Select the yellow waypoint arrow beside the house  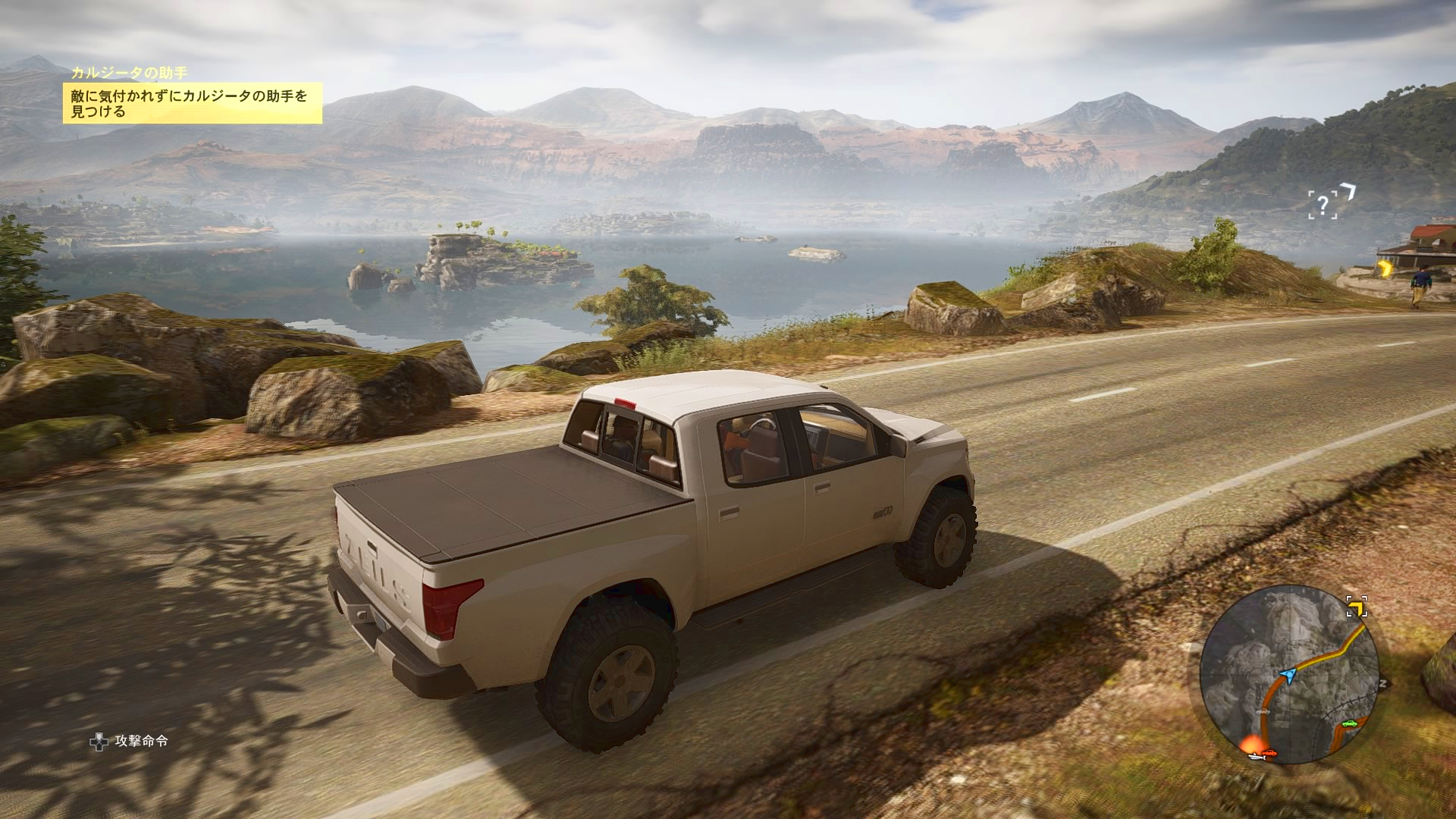coord(1386,268)
